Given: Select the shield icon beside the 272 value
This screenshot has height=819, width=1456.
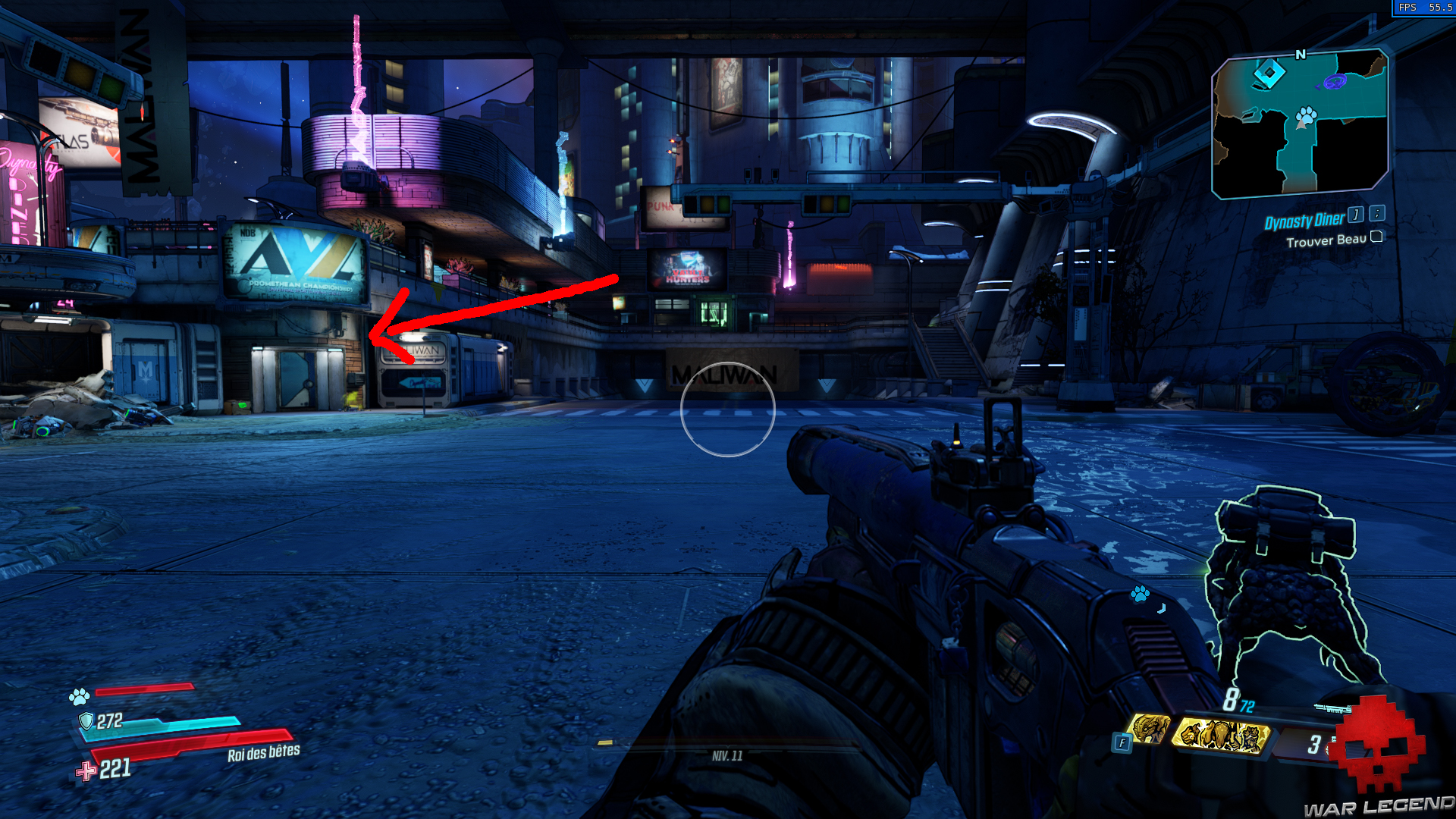Looking at the screenshot, I should click(x=86, y=722).
